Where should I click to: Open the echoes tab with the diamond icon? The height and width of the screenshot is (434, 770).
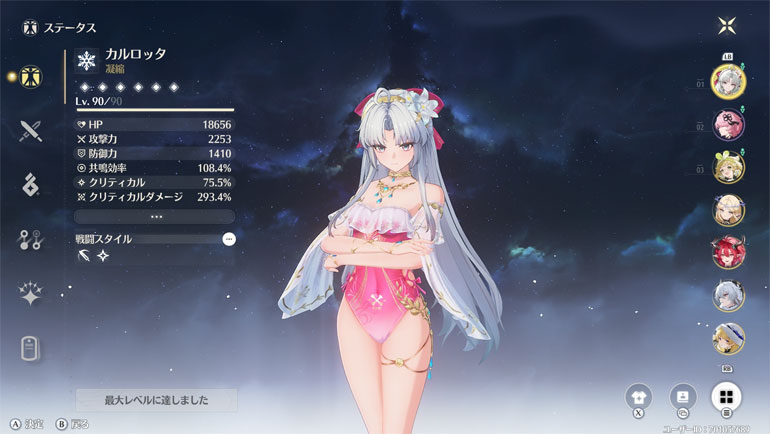tap(31, 184)
